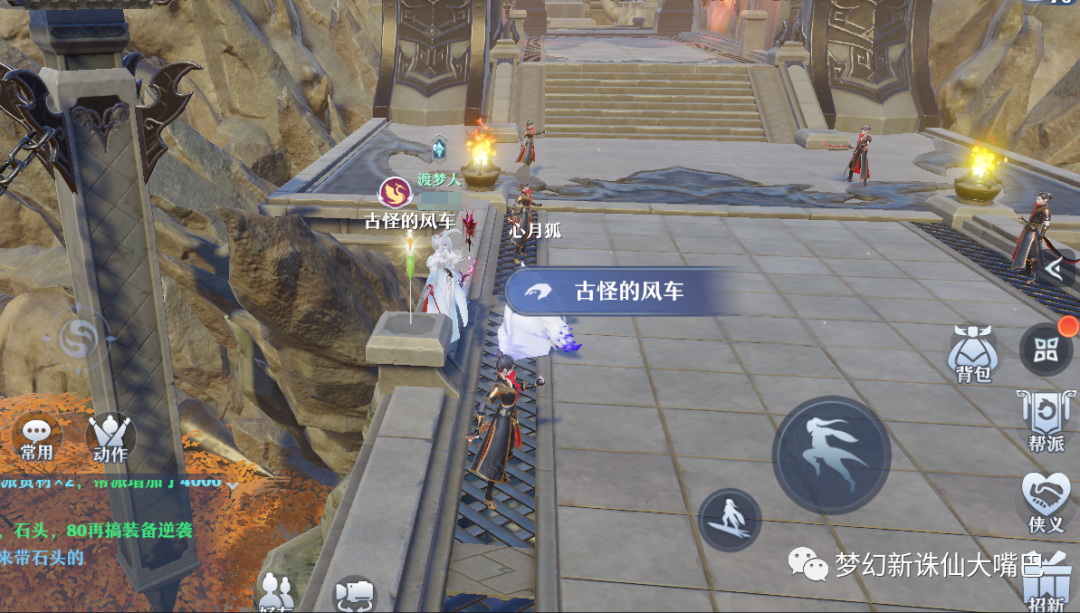Open the friends icon with two figures
Image resolution: width=1080 pixels, height=613 pixels.
pos(276,591)
